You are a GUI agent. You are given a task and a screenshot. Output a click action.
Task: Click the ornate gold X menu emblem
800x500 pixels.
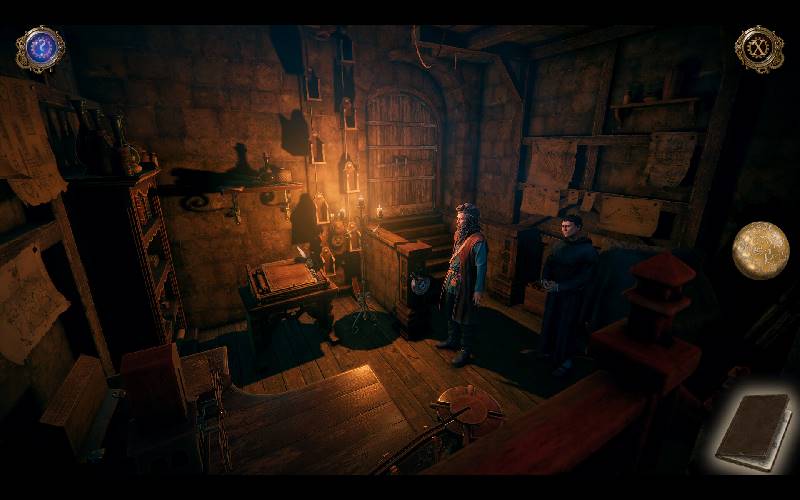[759, 49]
